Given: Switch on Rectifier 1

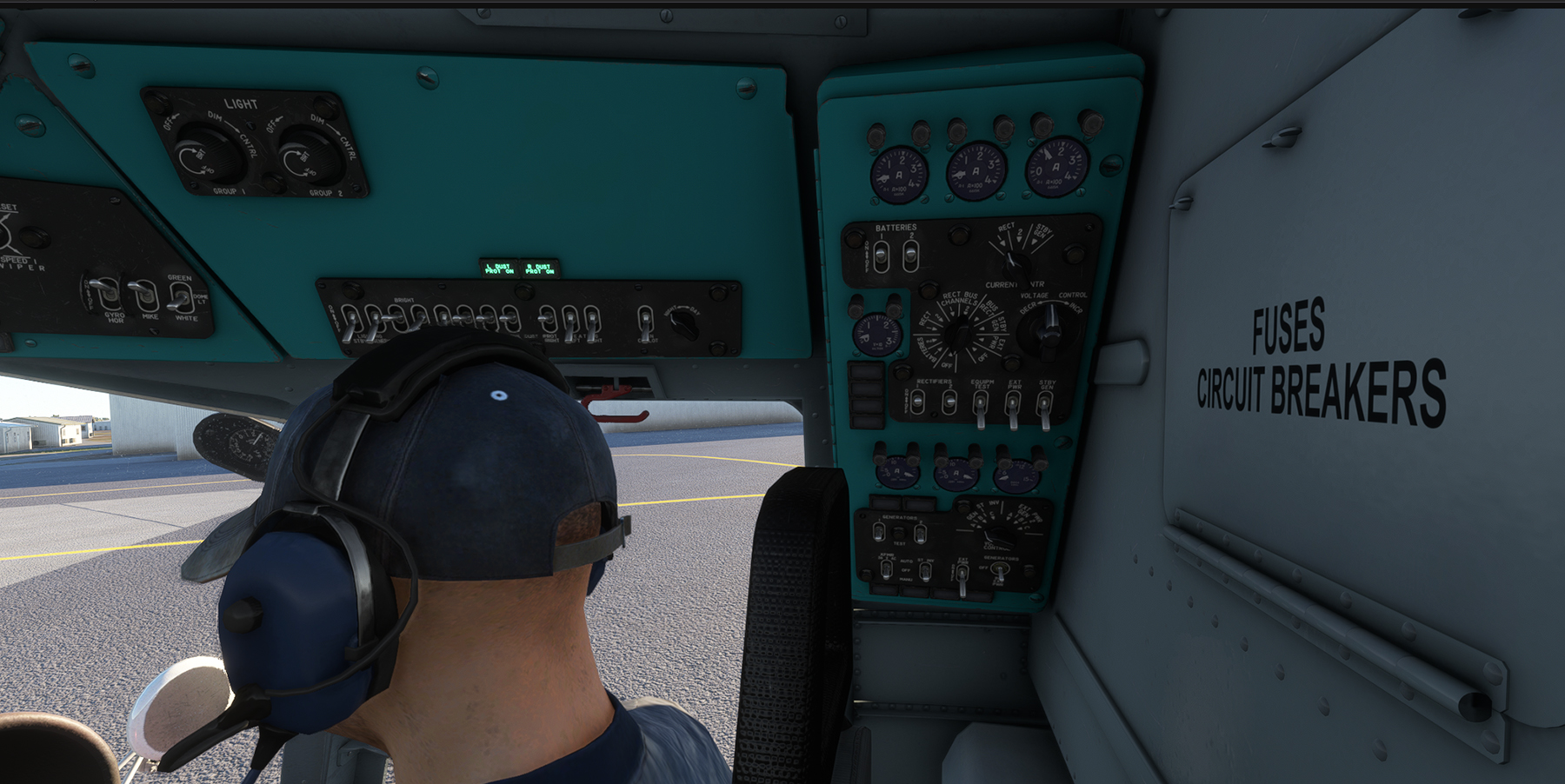Looking at the screenshot, I should 918,402.
